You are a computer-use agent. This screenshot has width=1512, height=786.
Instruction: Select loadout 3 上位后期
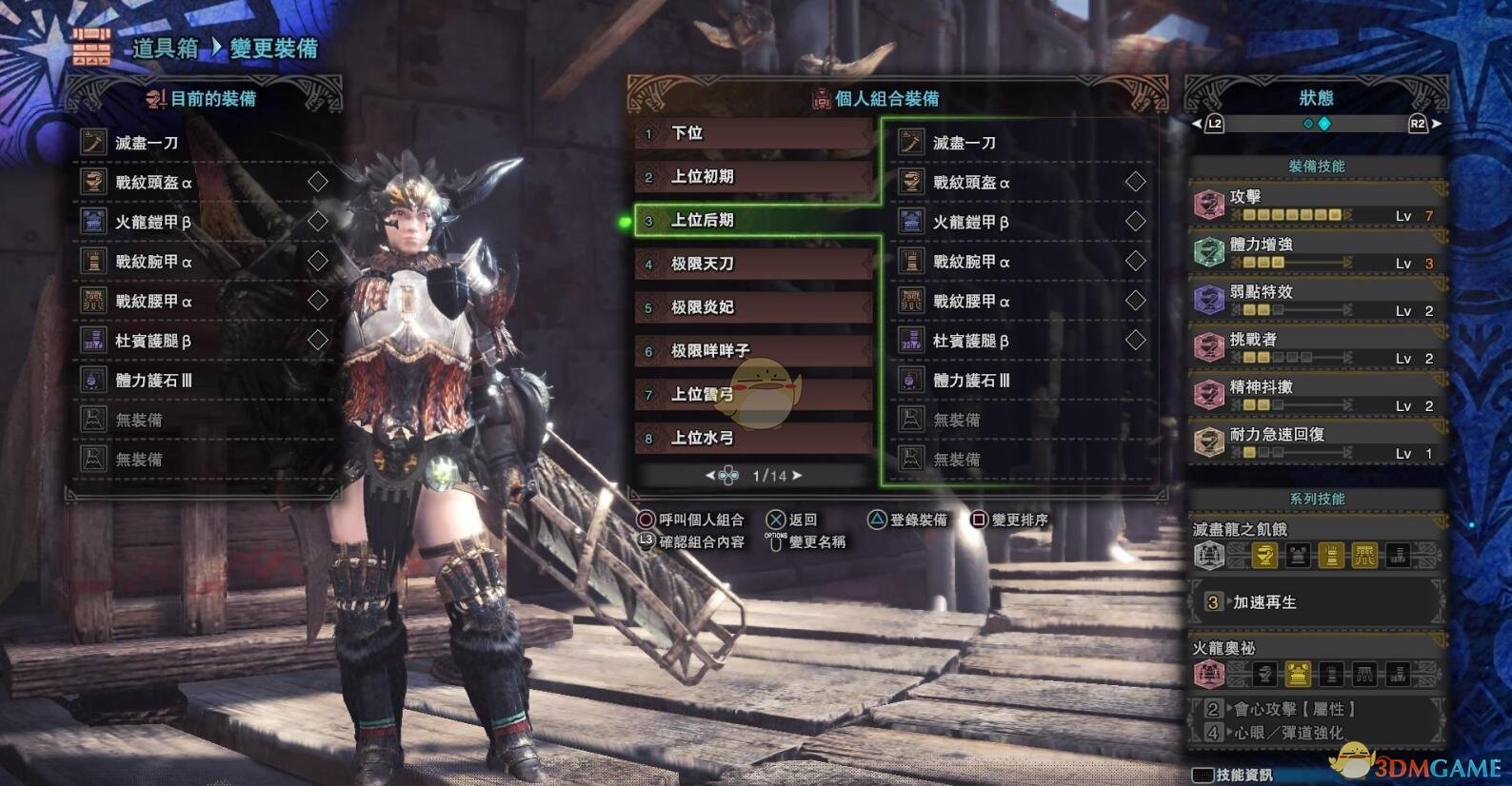pos(752,221)
